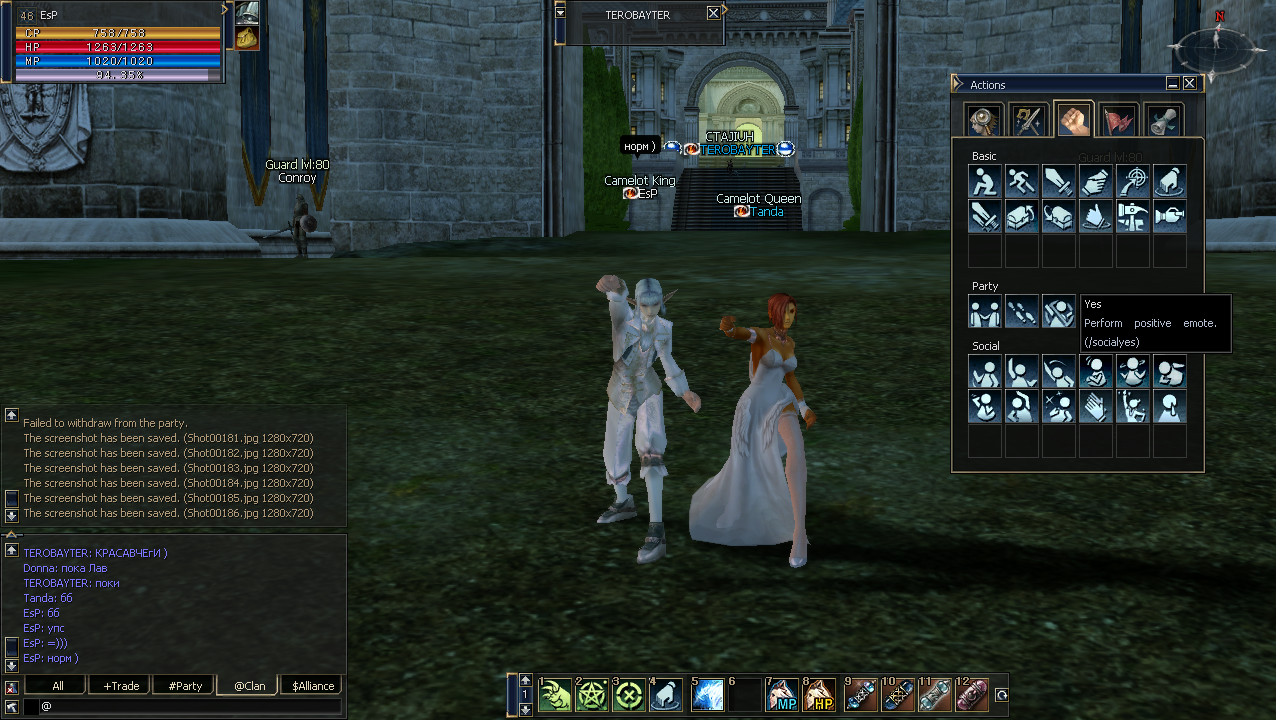The height and width of the screenshot is (720, 1280).
Task: Click the chat text input field
Action: (190, 706)
